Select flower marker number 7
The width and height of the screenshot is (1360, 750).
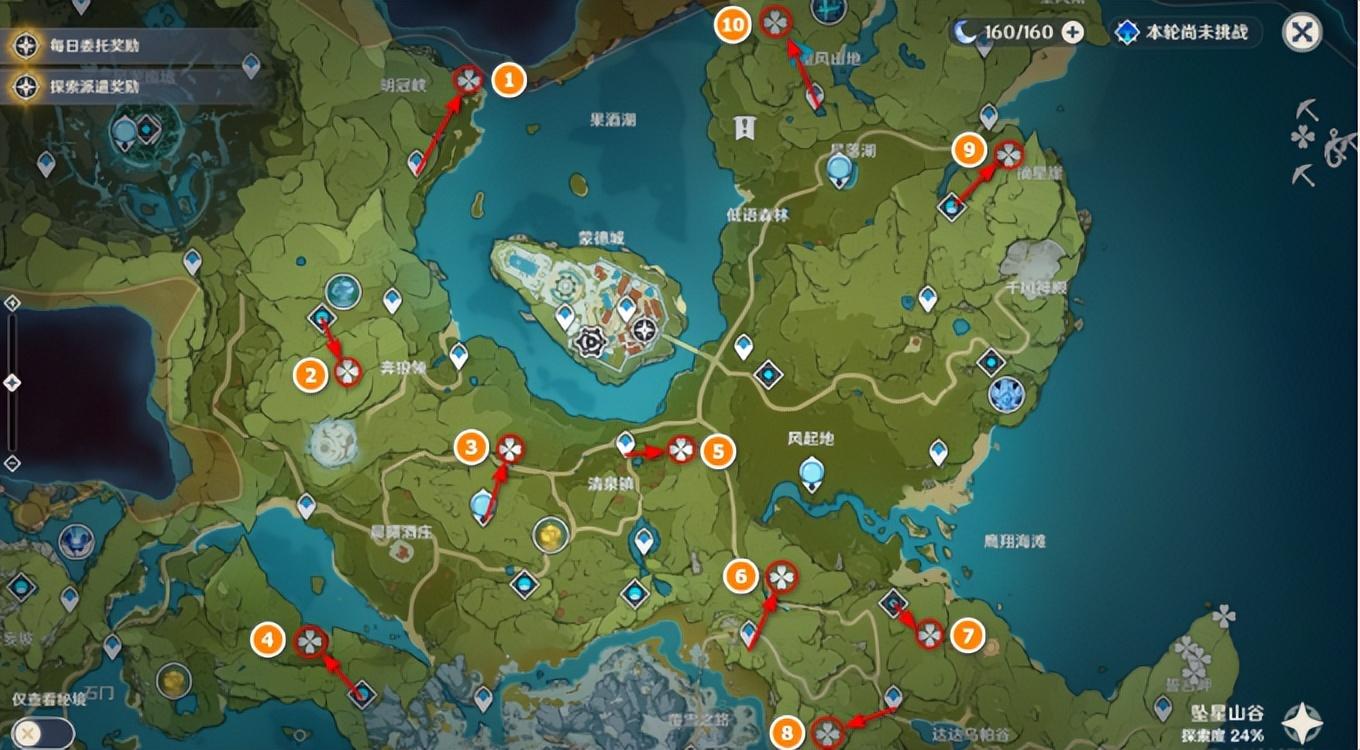click(x=929, y=633)
